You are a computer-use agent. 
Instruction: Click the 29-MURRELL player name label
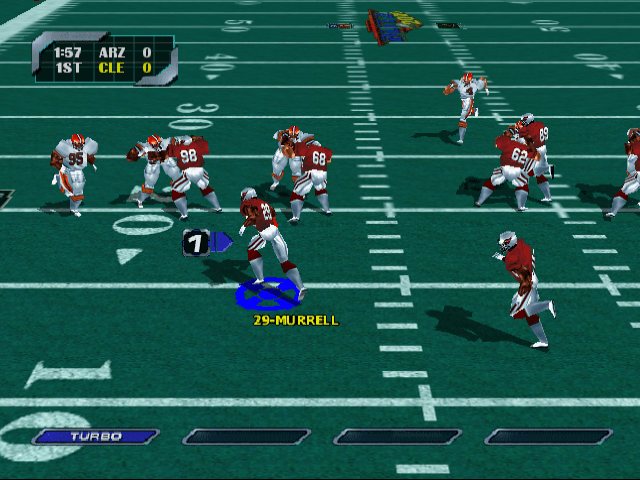tap(295, 320)
